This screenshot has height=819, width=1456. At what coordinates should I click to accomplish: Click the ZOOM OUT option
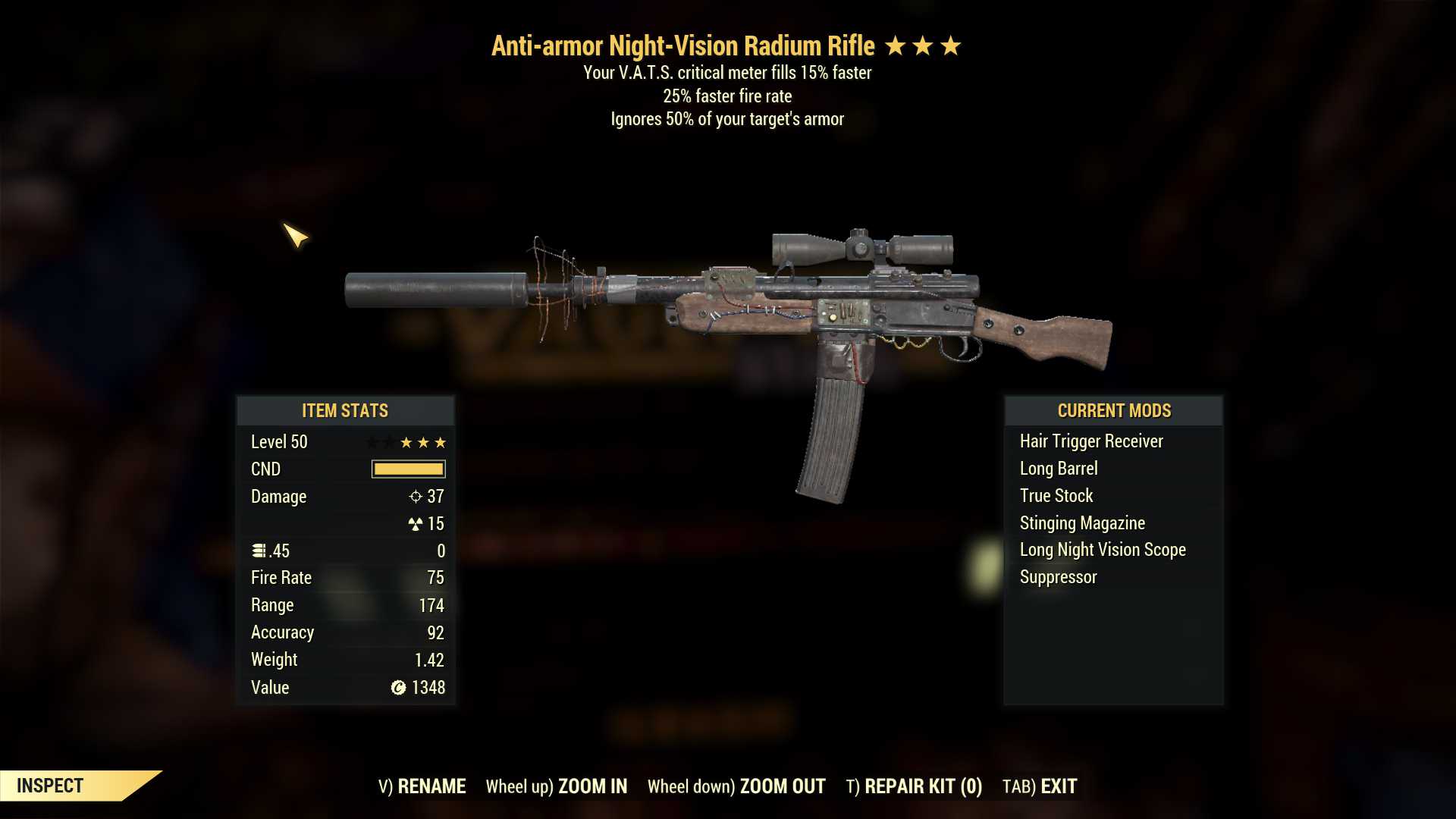[x=736, y=786]
